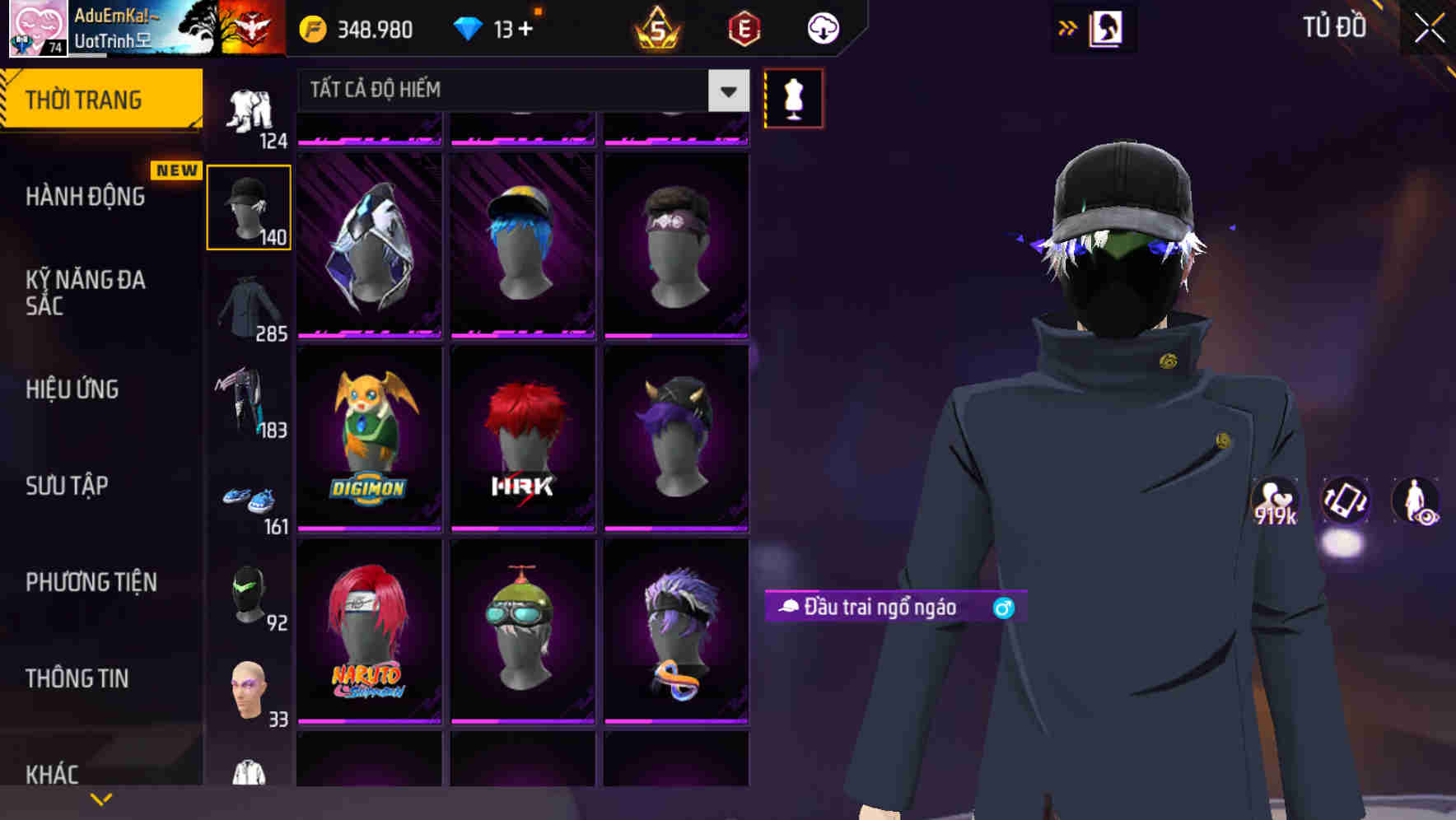Click the cloud download icon in the top bar
The width and height of the screenshot is (1456, 820).
point(822,29)
